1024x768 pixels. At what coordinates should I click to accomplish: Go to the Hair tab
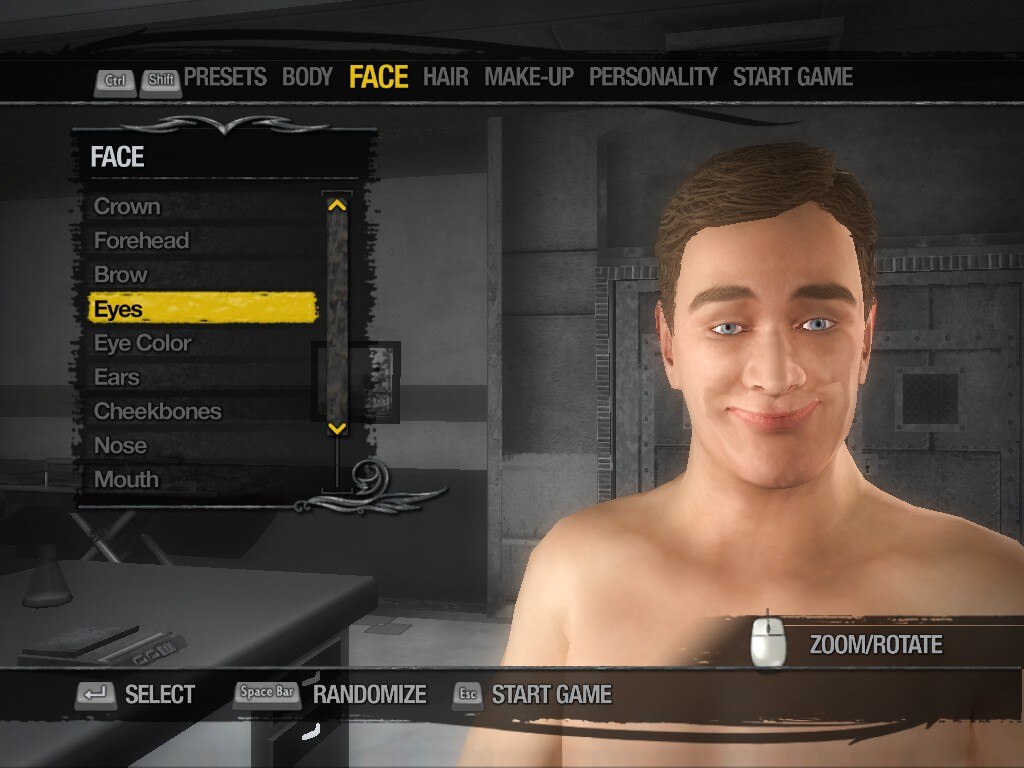445,77
